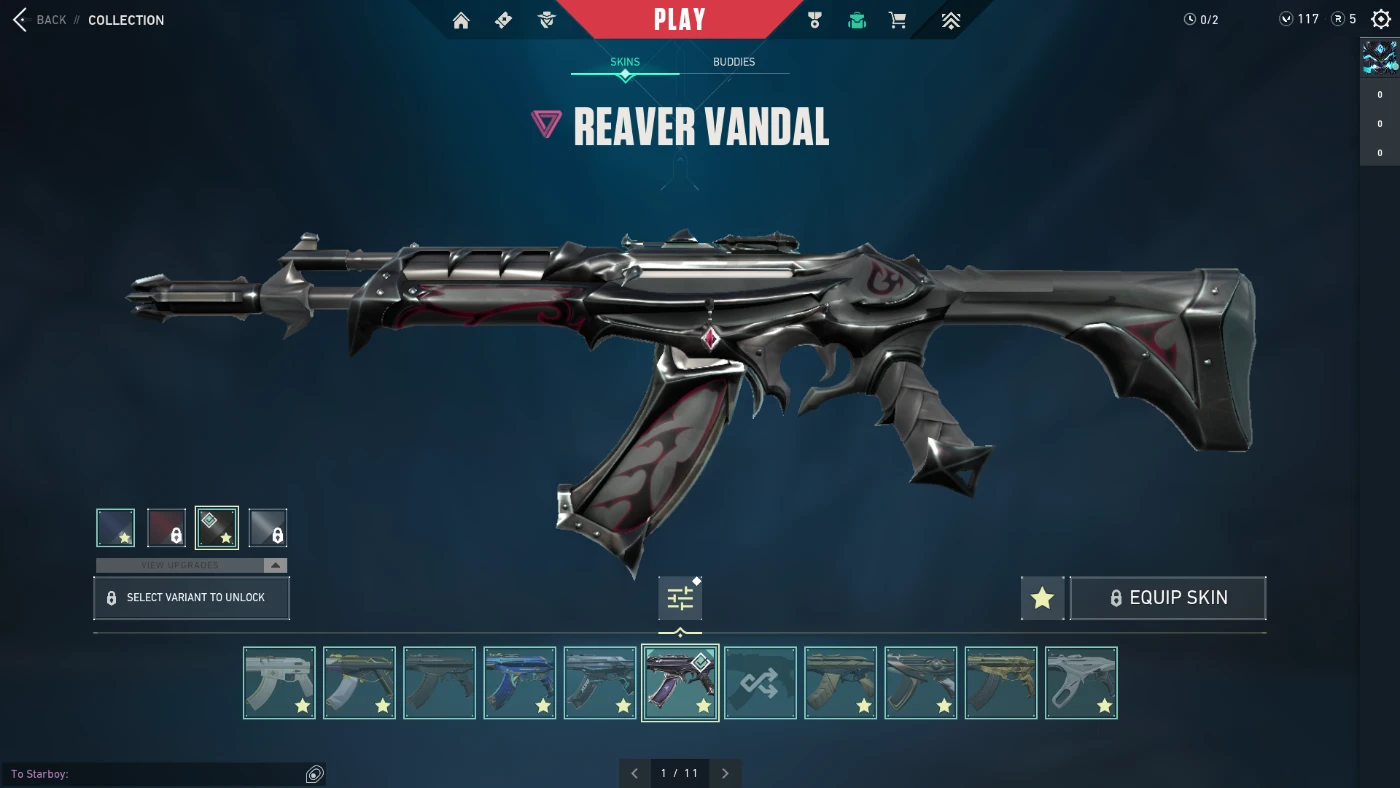The height and width of the screenshot is (788, 1400).
Task: Open the store via shopping cart icon
Action: [x=897, y=20]
